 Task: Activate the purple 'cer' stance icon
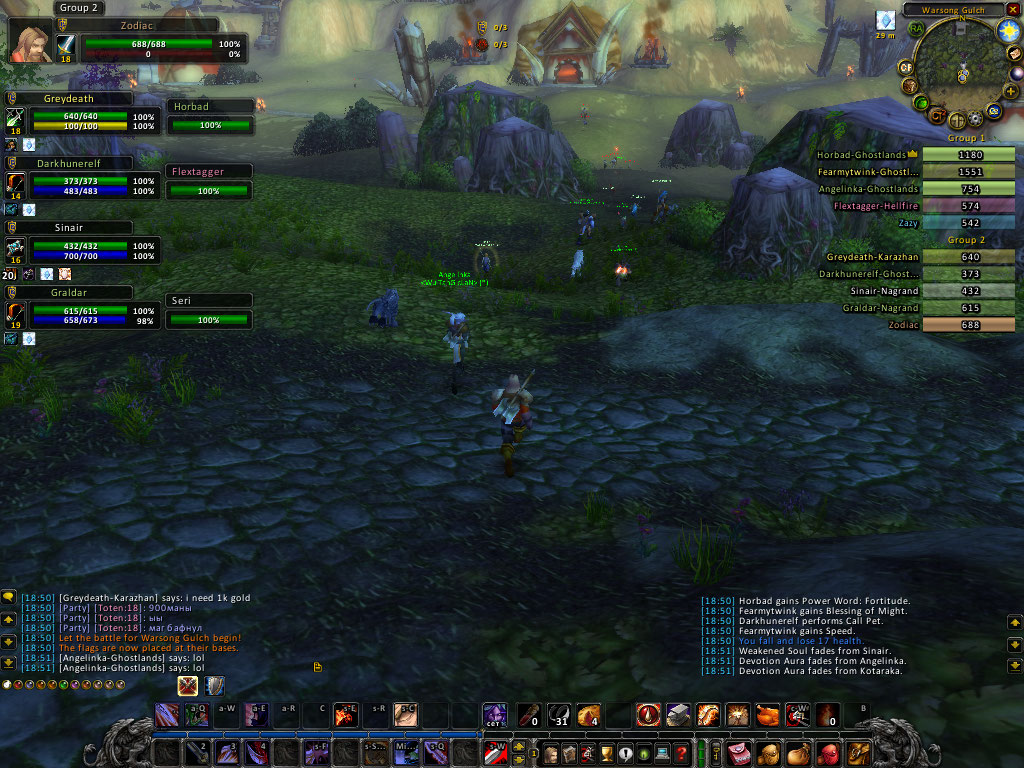pyautogui.click(x=495, y=715)
